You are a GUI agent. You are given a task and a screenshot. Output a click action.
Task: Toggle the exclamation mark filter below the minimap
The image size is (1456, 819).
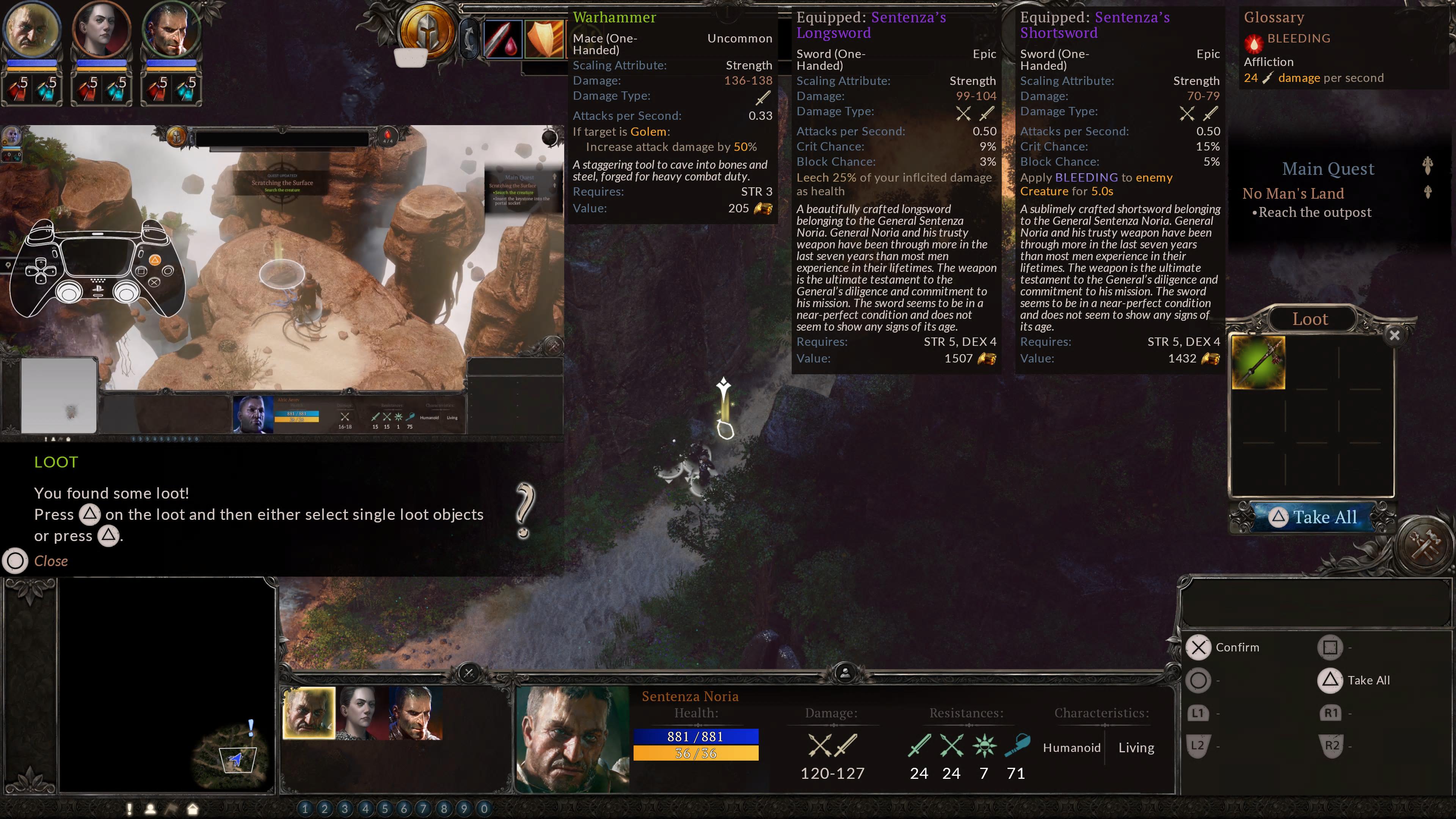pyautogui.click(x=129, y=809)
